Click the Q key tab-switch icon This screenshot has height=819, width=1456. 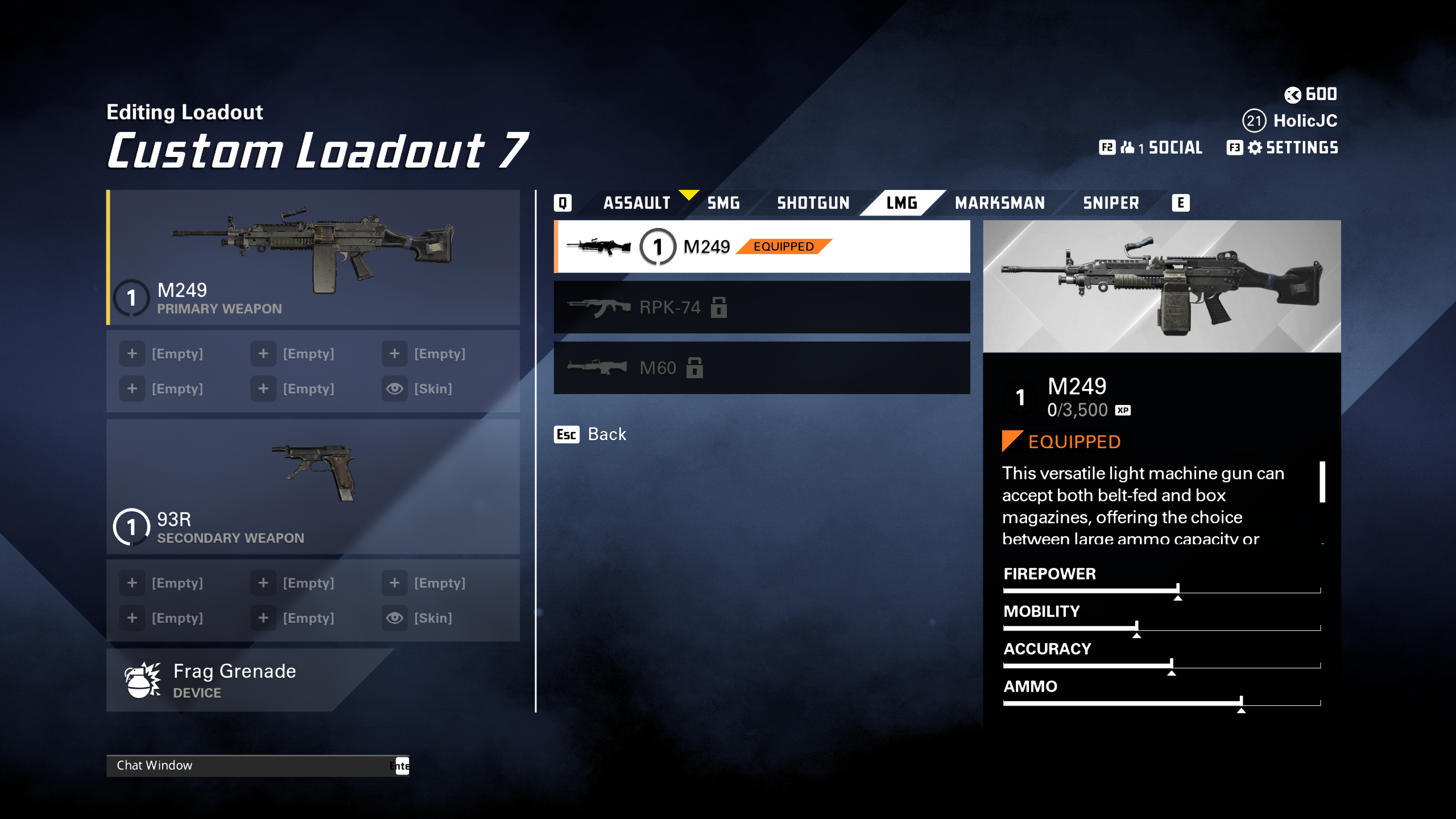click(x=562, y=202)
